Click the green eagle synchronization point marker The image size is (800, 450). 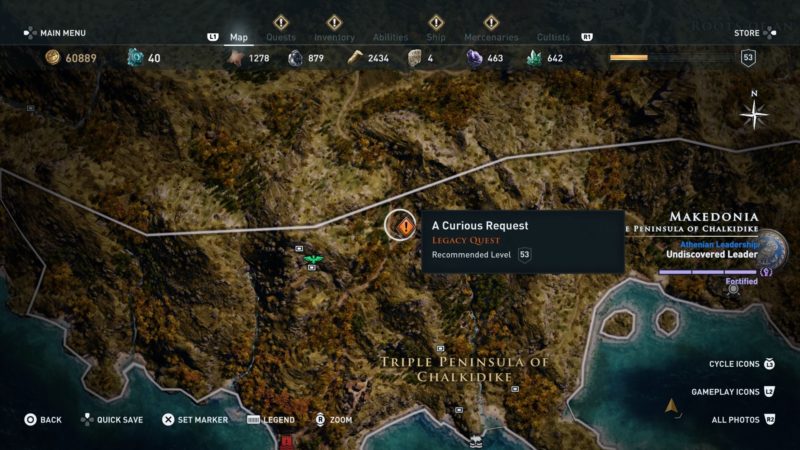point(314,260)
